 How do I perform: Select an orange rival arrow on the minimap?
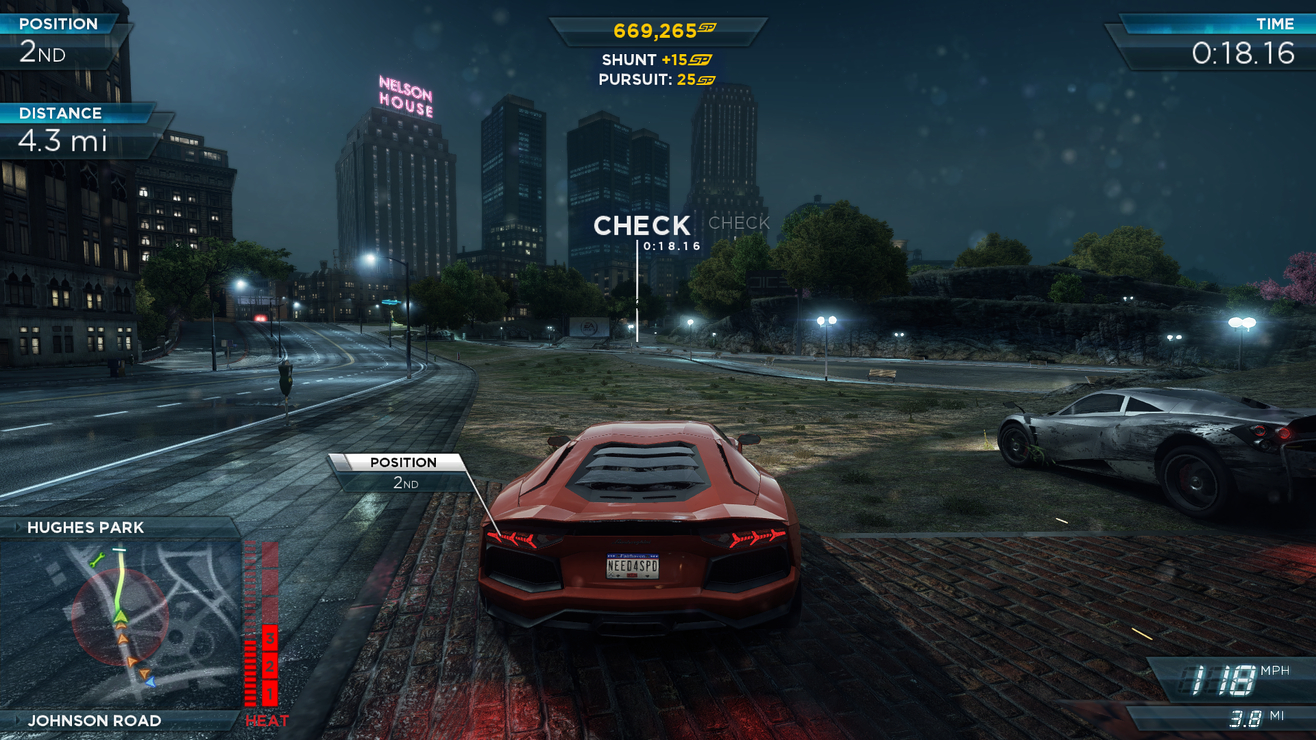pyautogui.click(x=122, y=637)
